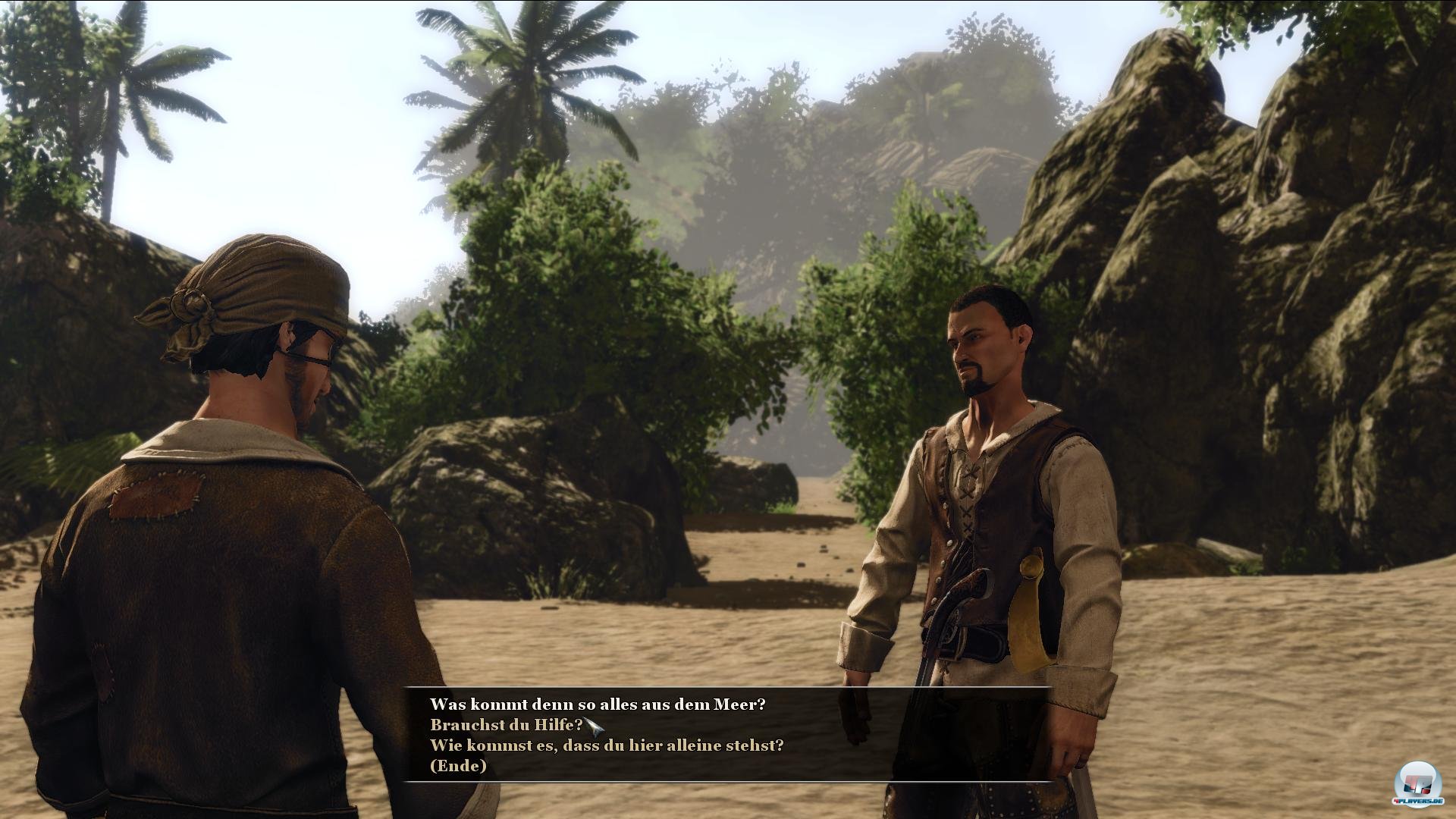
Task: Ask "Was kommt denn so alles aus dem Meer?"
Action: (598, 704)
